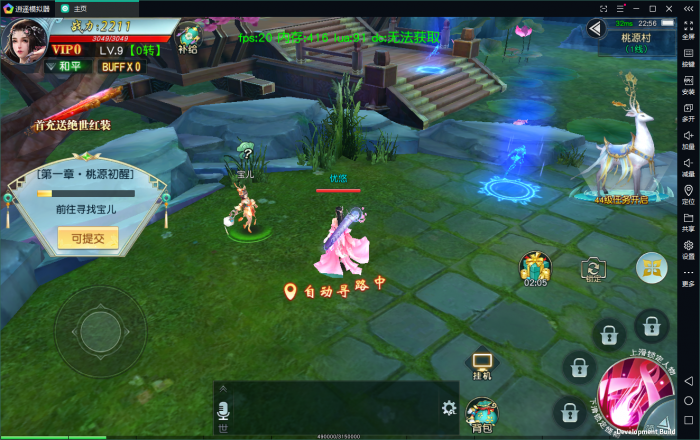The height and width of the screenshot is (440, 700).
Task: Expand the chat box with the up arrows
Action: click(225, 386)
